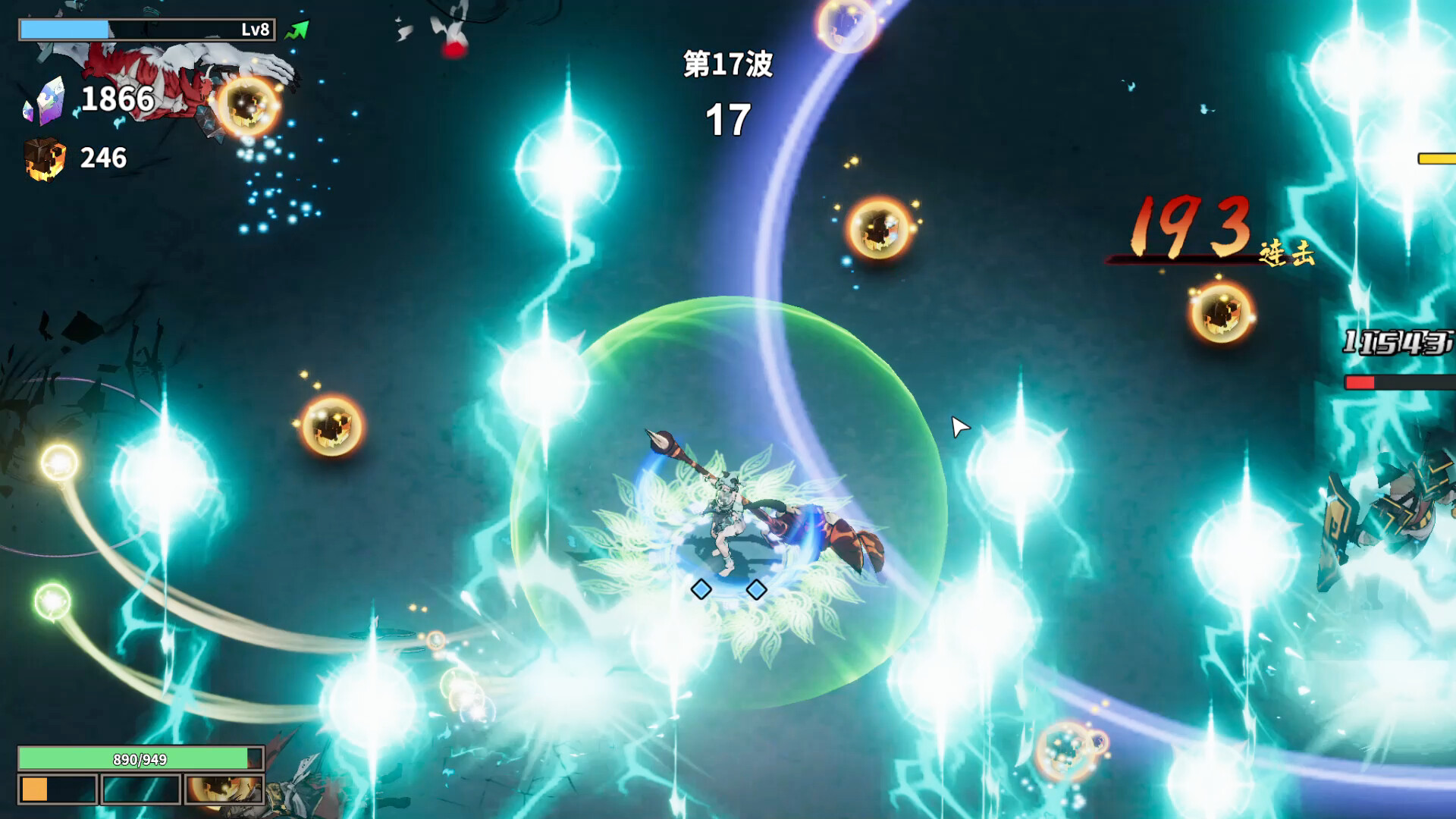Click the green level-up arrow beside the XP bar

click(296, 27)
